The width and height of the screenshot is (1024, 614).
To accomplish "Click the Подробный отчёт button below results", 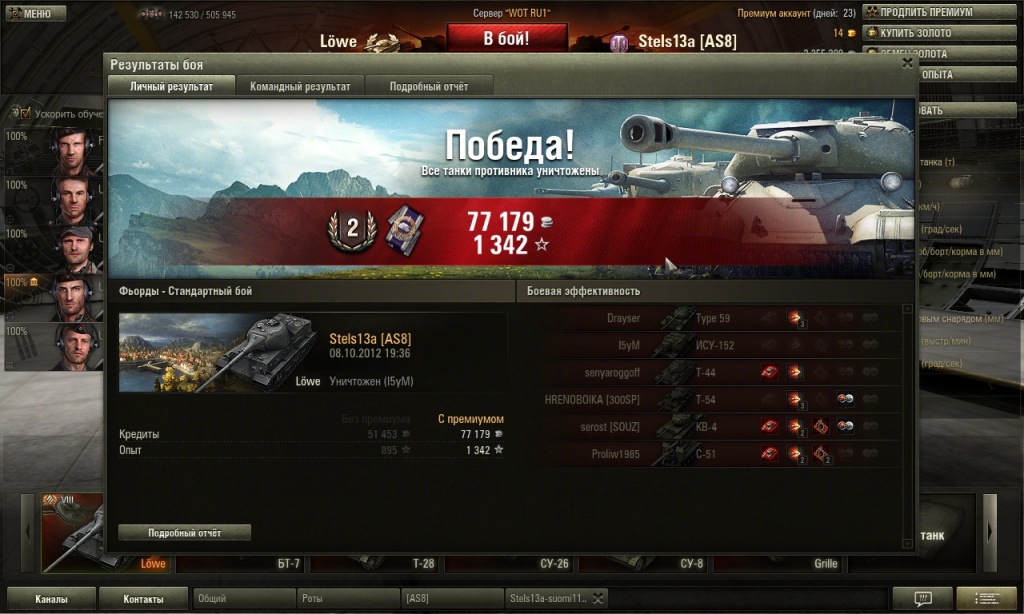I will [184, 533].
